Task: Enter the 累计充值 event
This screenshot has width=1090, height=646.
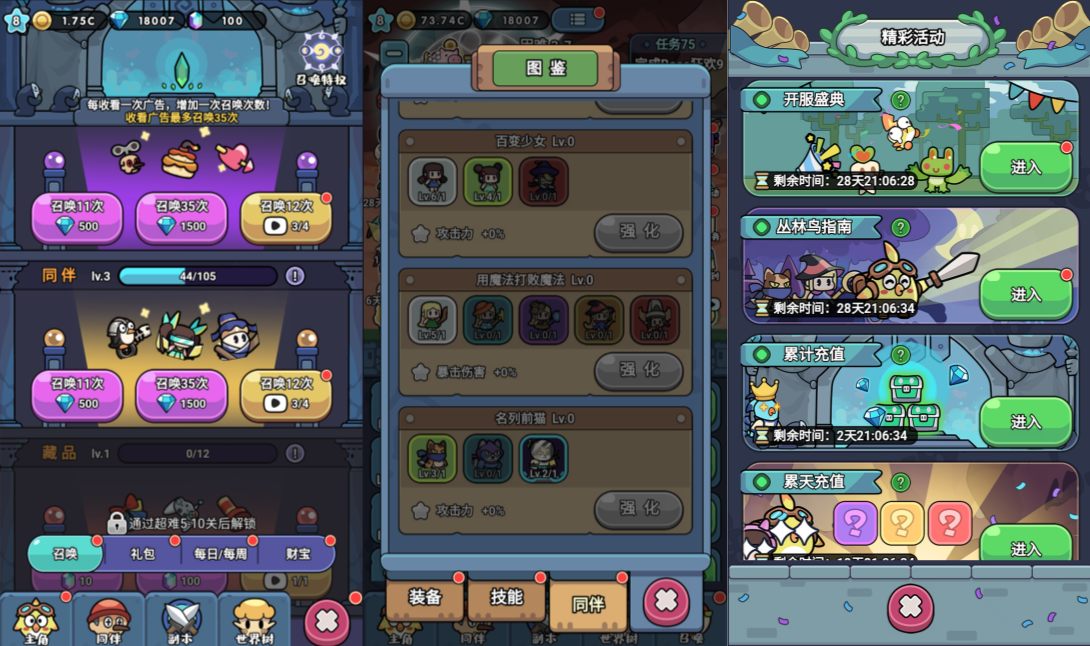Action: click(1025, 421)
